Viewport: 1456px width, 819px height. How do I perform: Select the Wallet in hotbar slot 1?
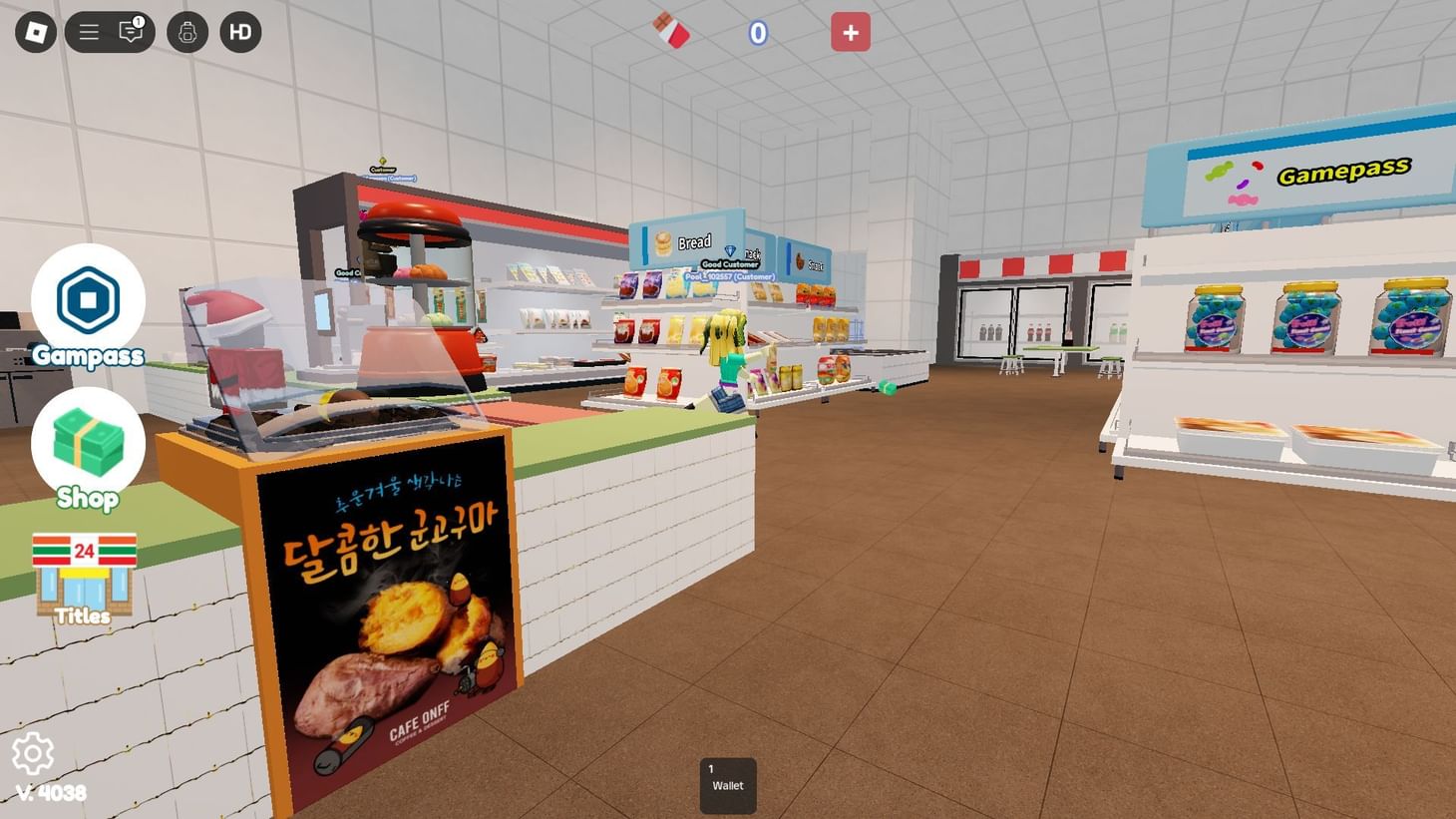tap(727, 784)
